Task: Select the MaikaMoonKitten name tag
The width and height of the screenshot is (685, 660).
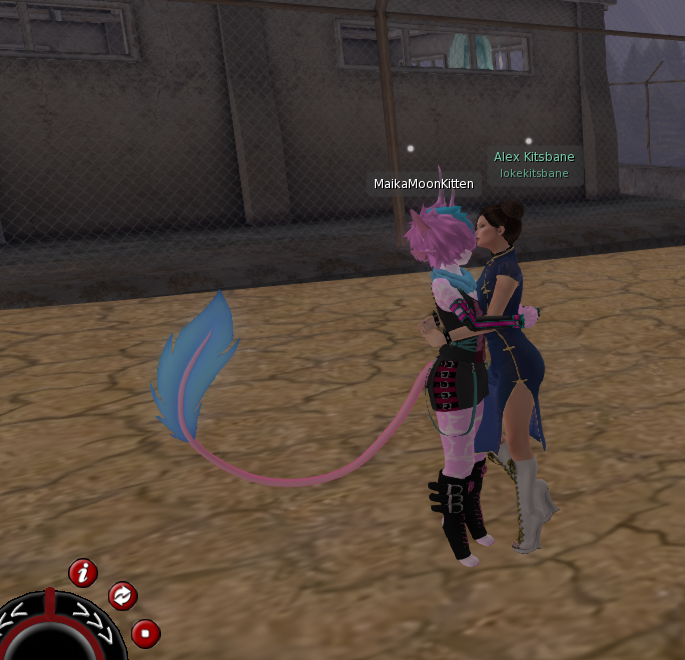Action: tap(423, 184)
